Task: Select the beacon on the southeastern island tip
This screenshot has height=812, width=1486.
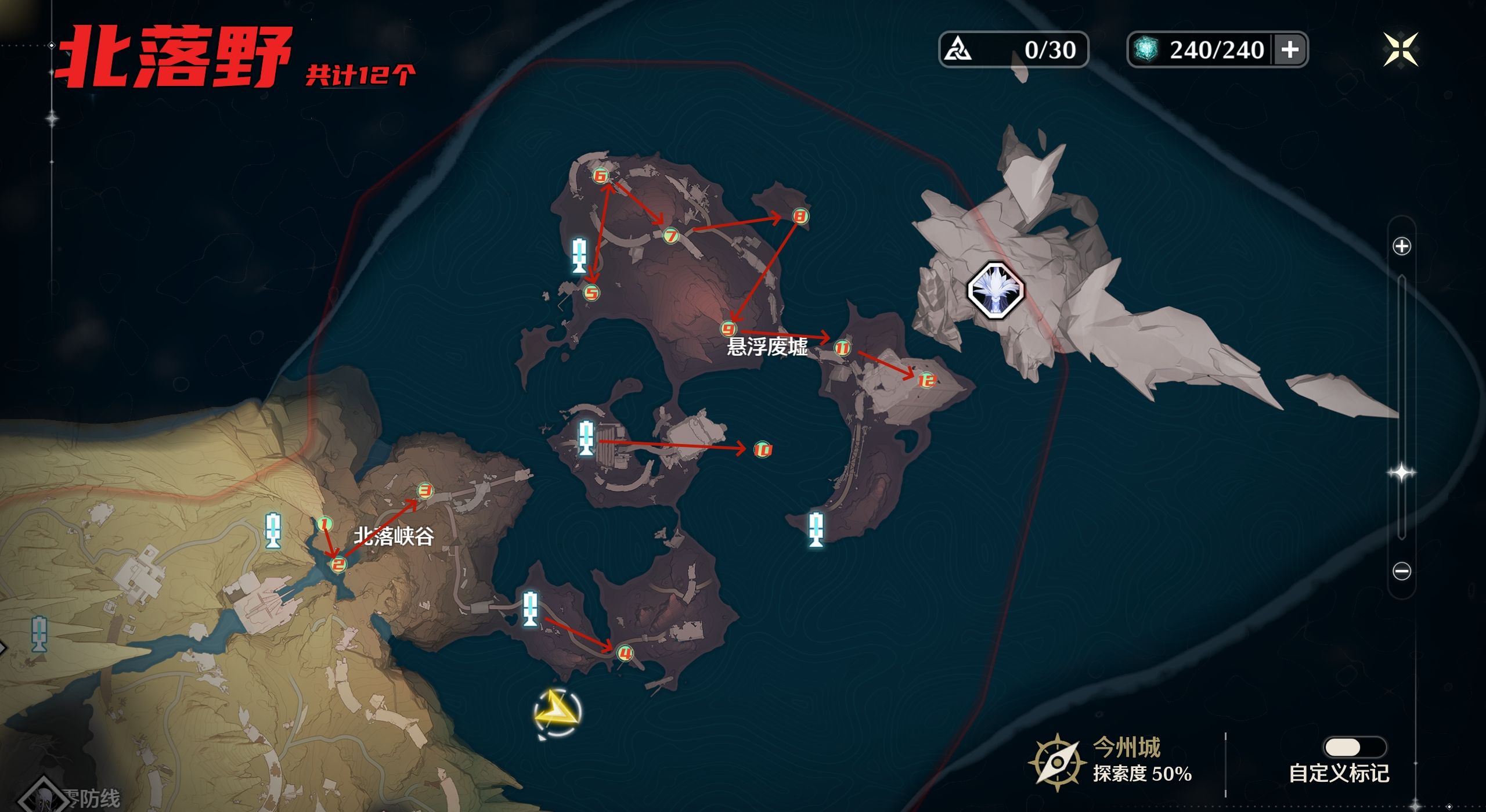Action: 816,529
